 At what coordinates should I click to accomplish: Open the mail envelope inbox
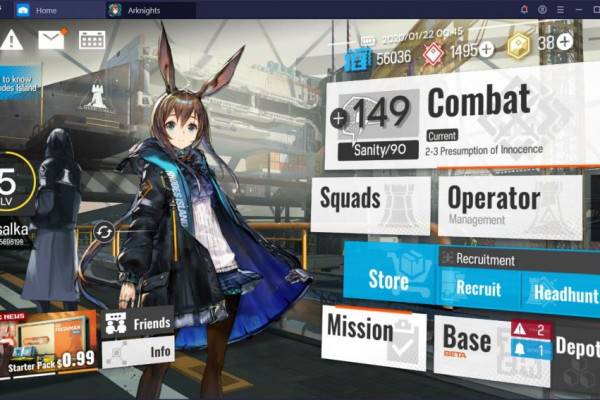pyautogui.click(x=52, y=40)
